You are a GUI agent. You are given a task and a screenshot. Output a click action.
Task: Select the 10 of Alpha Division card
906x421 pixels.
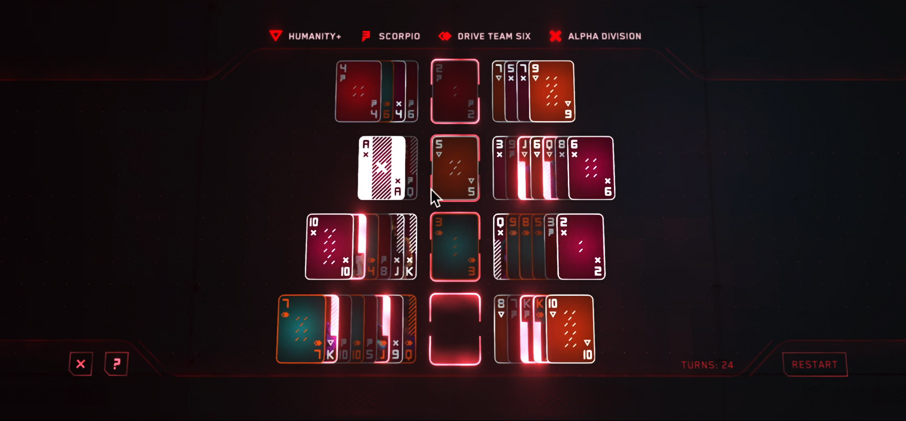[x=329, y=246]
